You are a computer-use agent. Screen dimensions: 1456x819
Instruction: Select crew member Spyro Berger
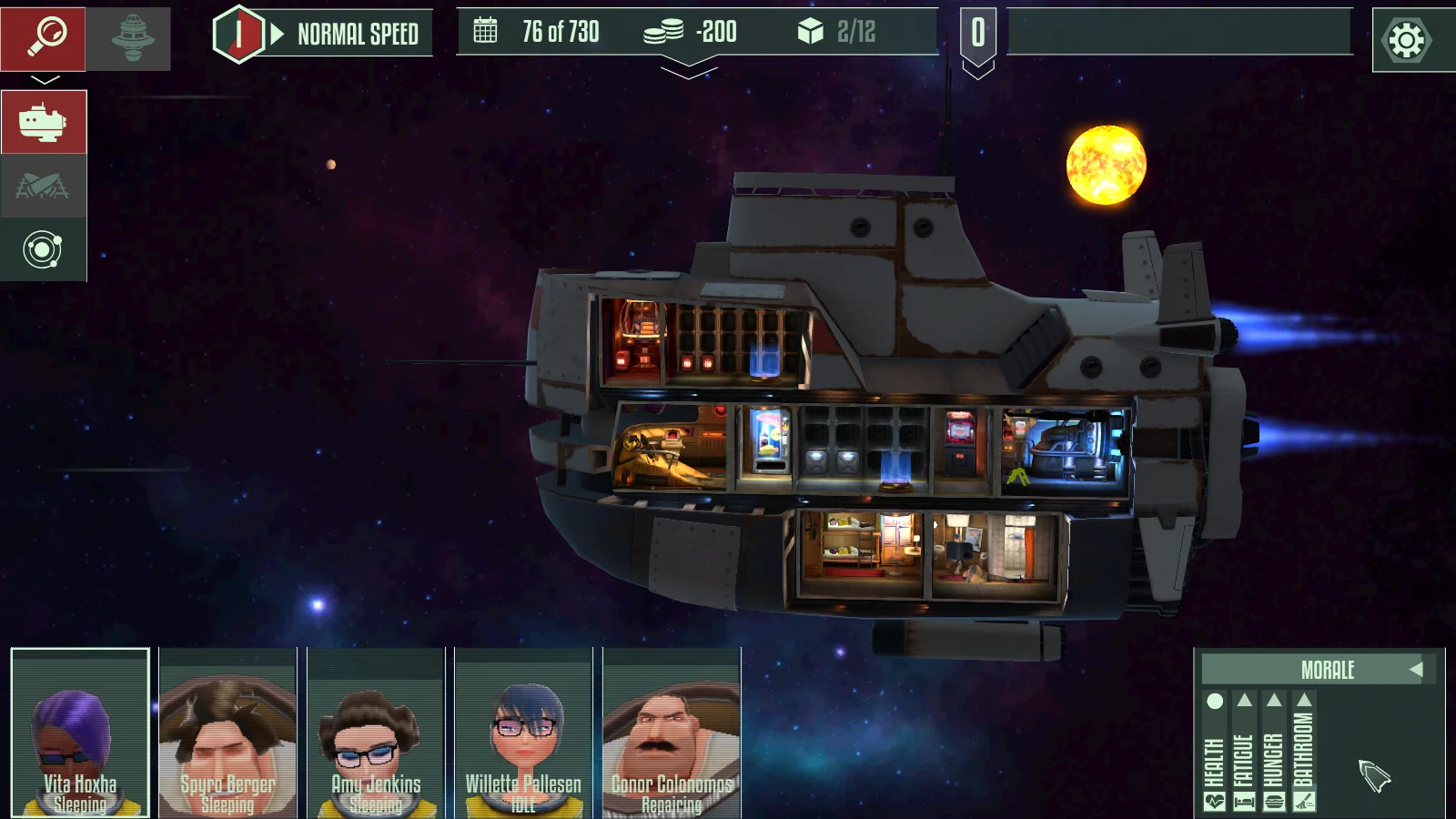coord(227,733)
